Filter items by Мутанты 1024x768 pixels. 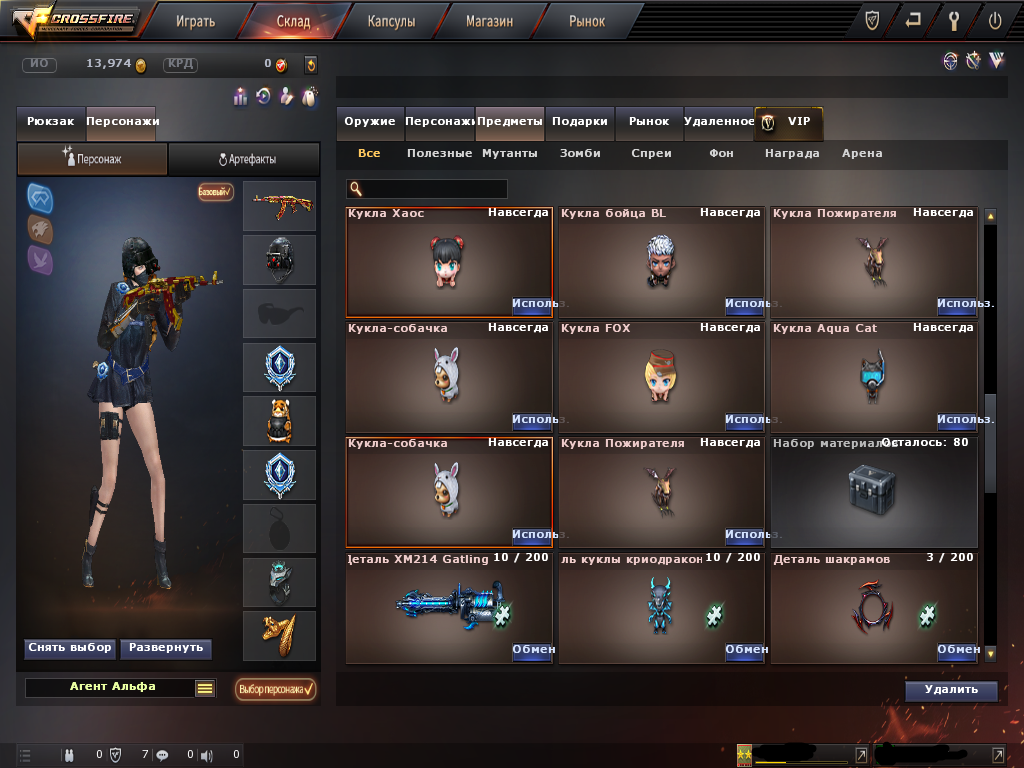pyautogui.click(x=510, y=153)
